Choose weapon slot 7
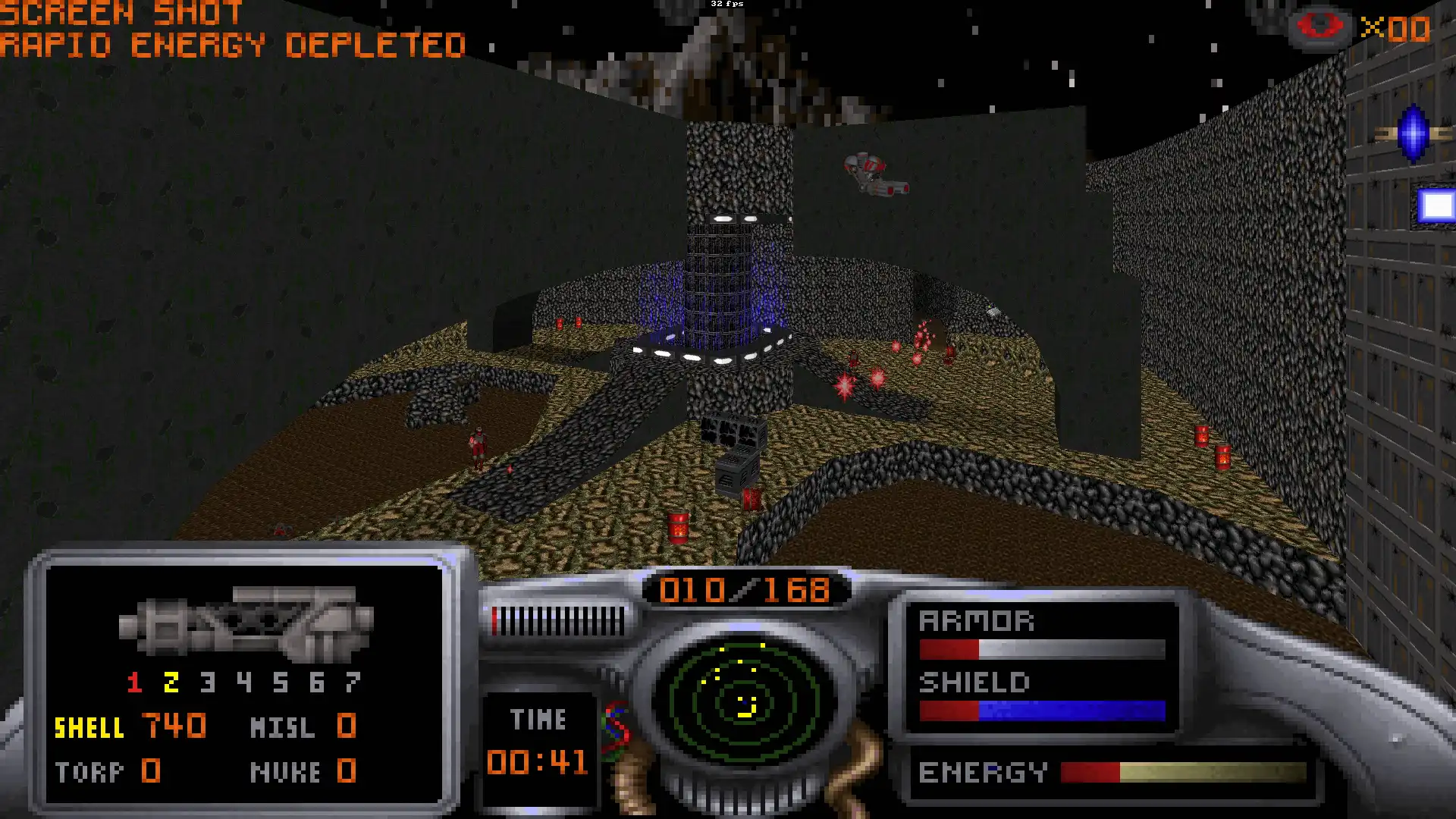1456x819 pixels. pyautogui.click(x=353, y=682)
